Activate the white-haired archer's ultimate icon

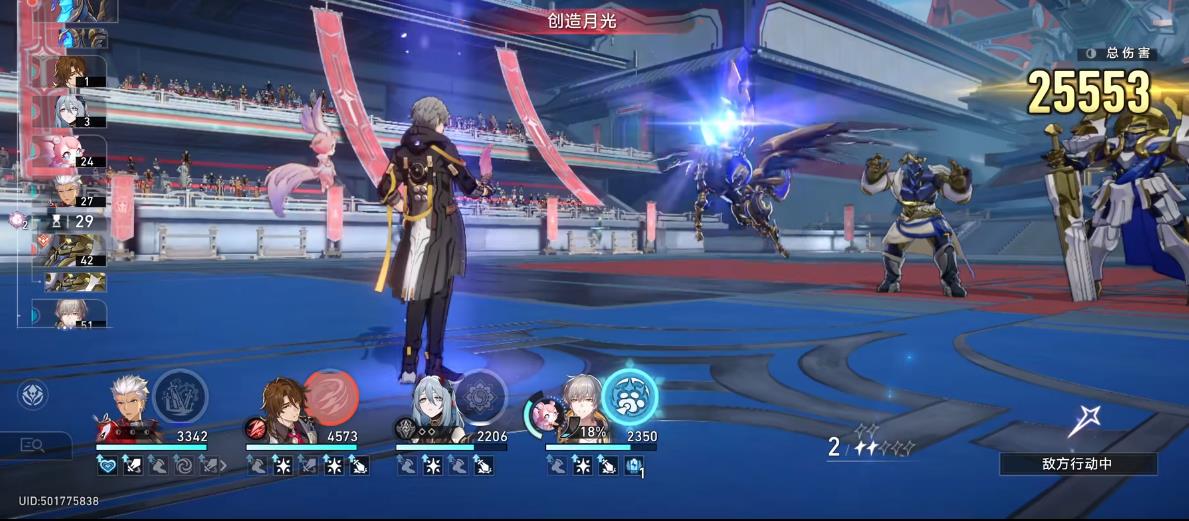click(x=180, y=395)
